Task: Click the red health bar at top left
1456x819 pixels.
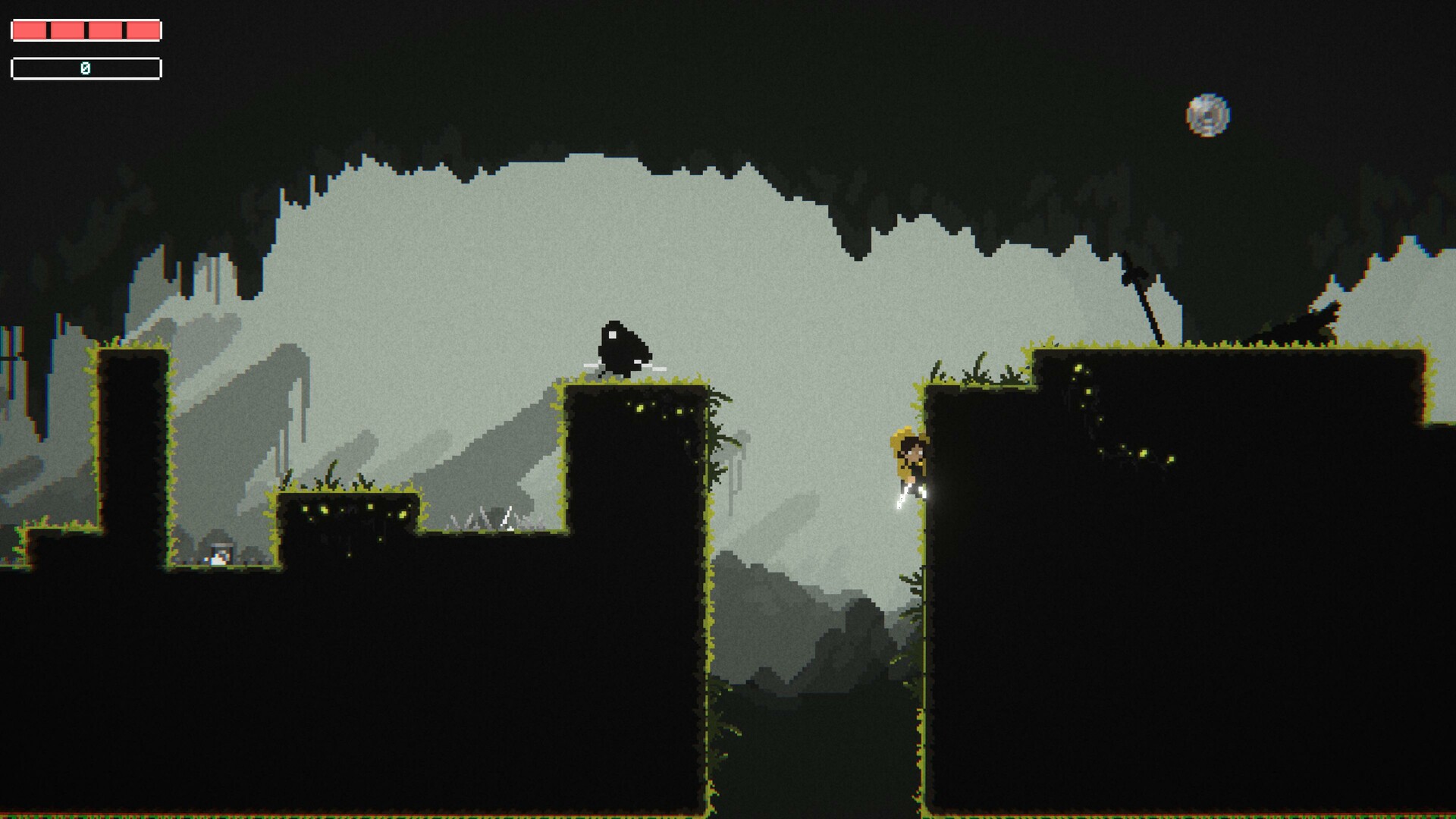Action: click(x=85, y=30)
